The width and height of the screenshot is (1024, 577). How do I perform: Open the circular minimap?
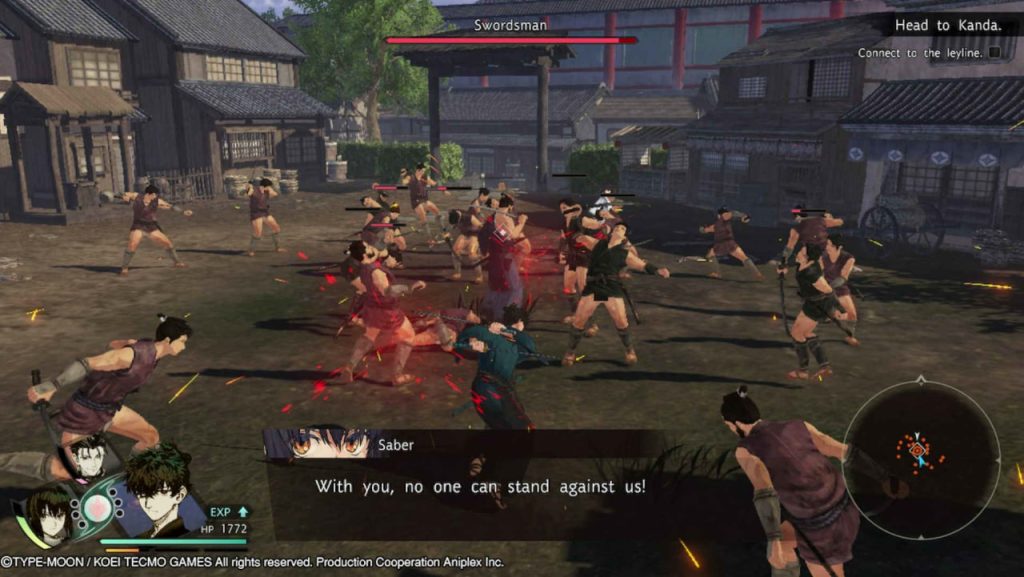[x=920, y=453]
